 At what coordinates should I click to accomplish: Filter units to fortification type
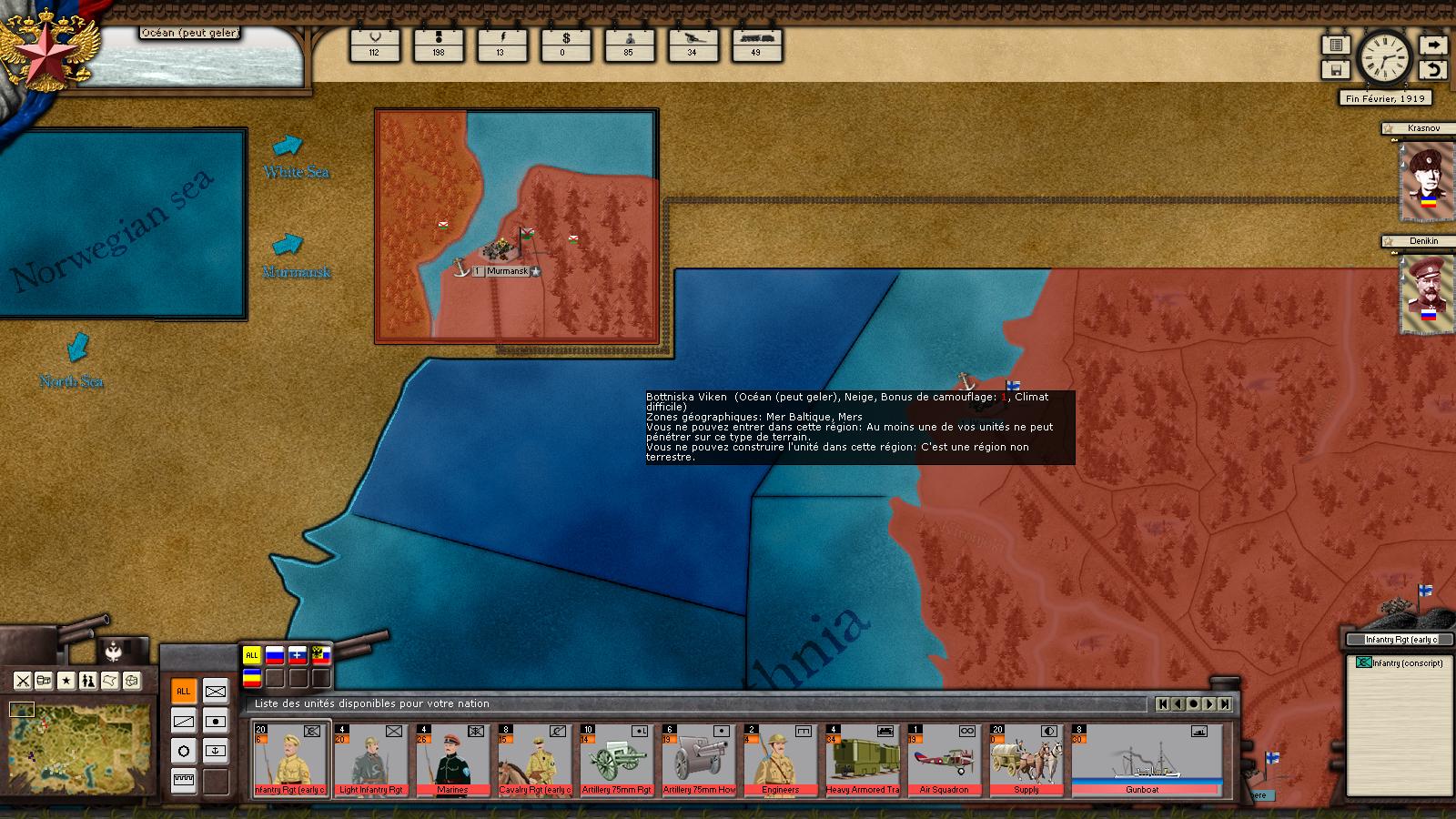click(184, 781)
